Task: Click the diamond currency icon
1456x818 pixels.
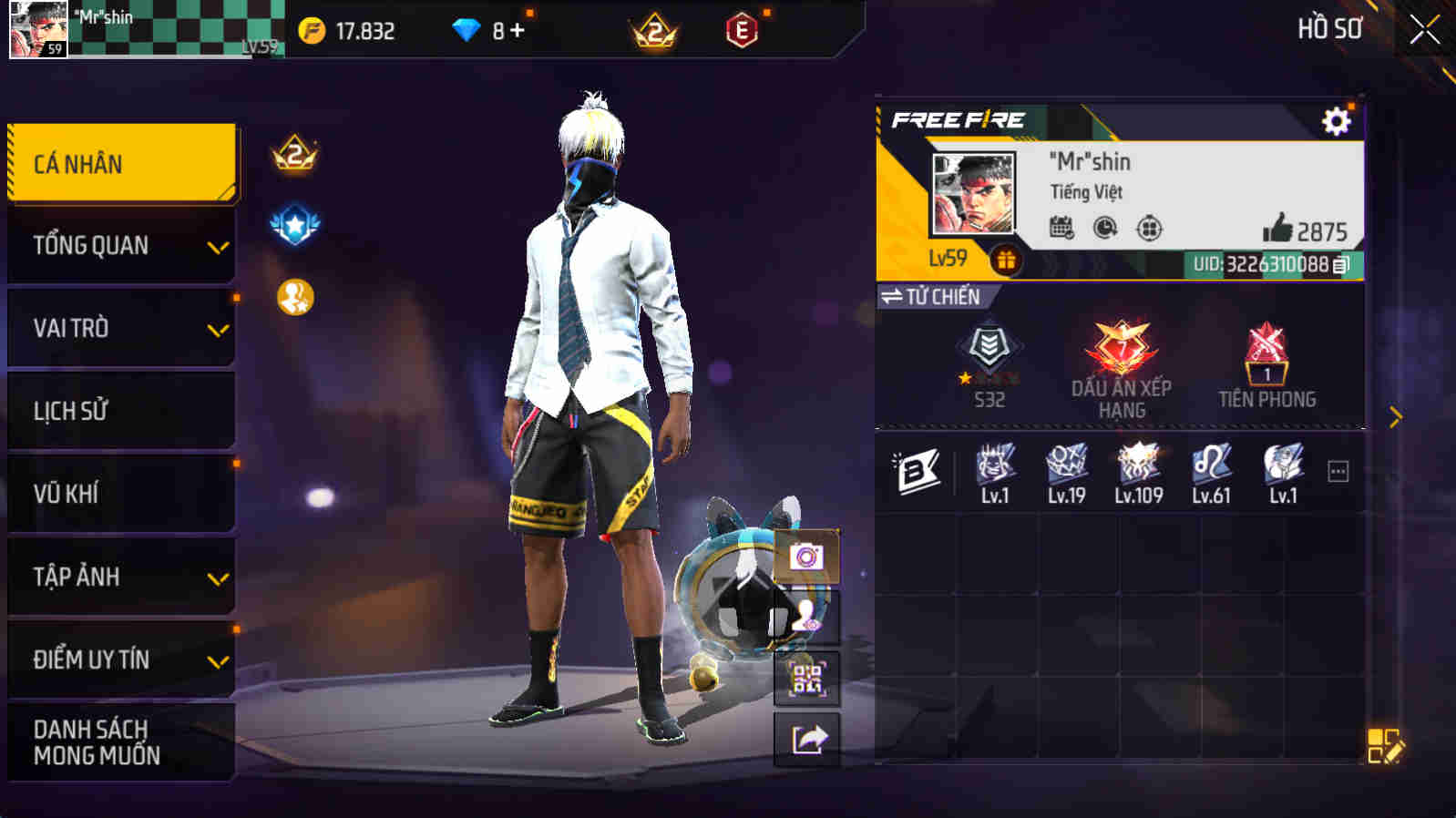Action: click(x=467, y=29)
